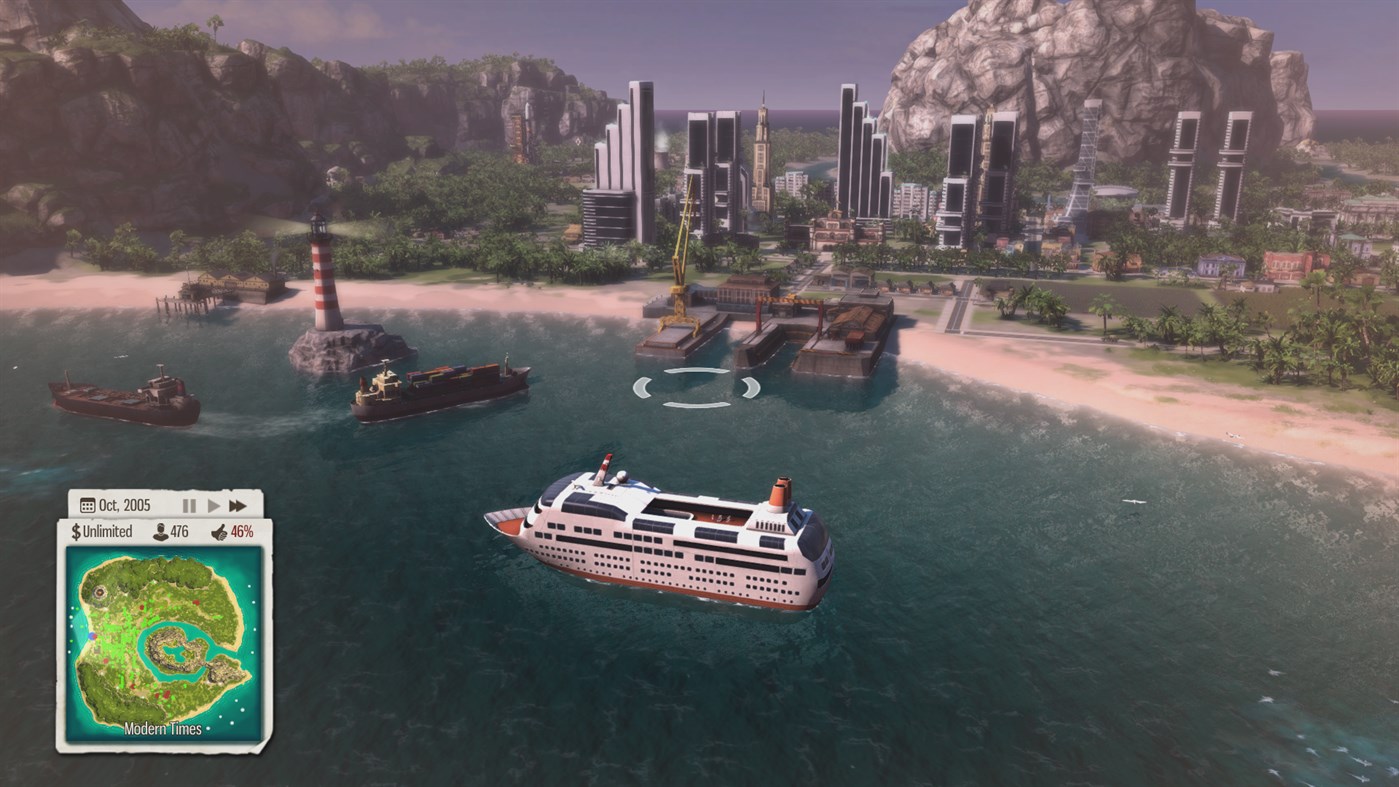Viewport: 1399px width, 787px height.
Task: Click the Oct, 2005 date display
Action: coord(124,505)
